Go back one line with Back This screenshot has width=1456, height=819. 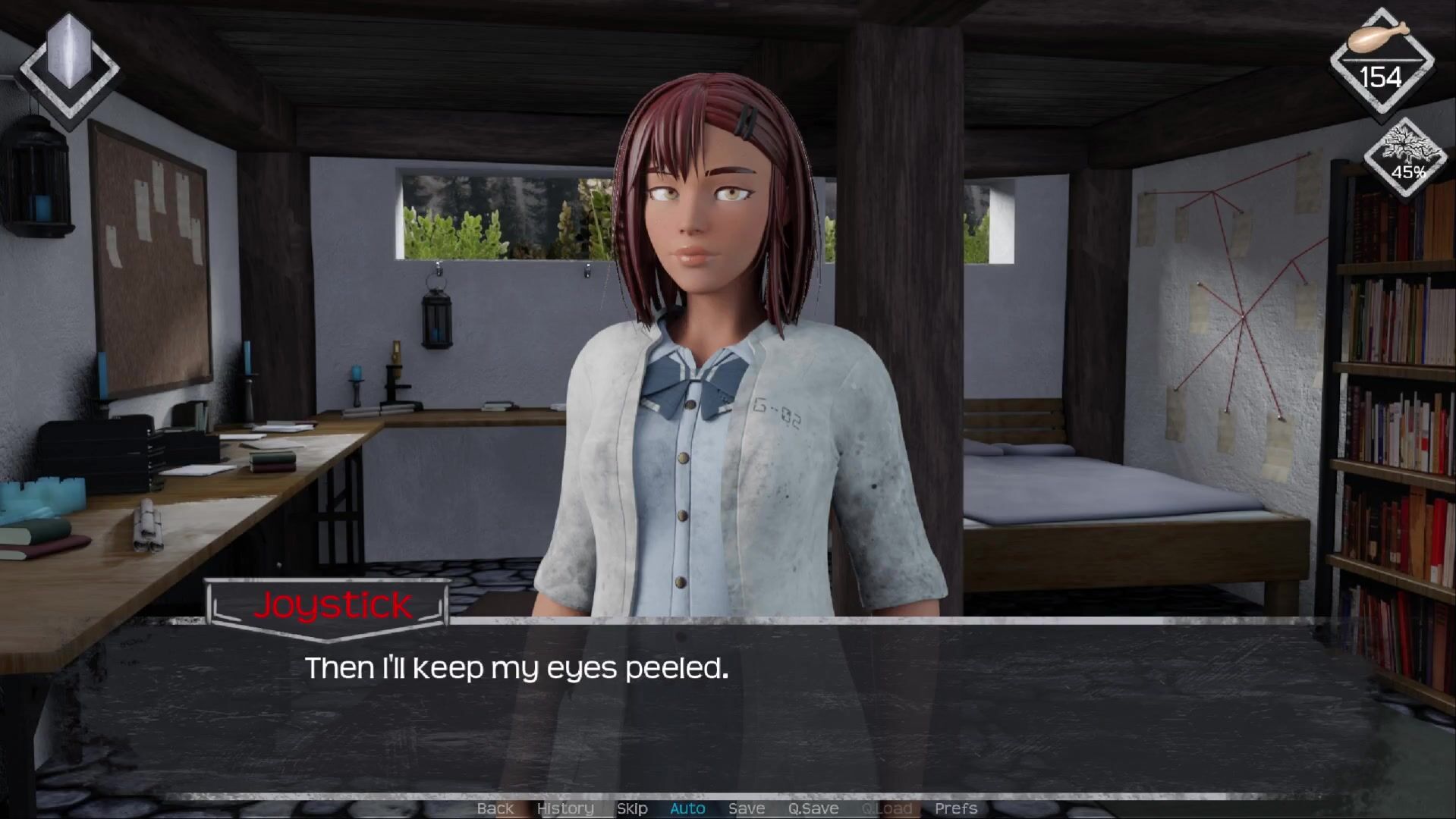(495, 808)
